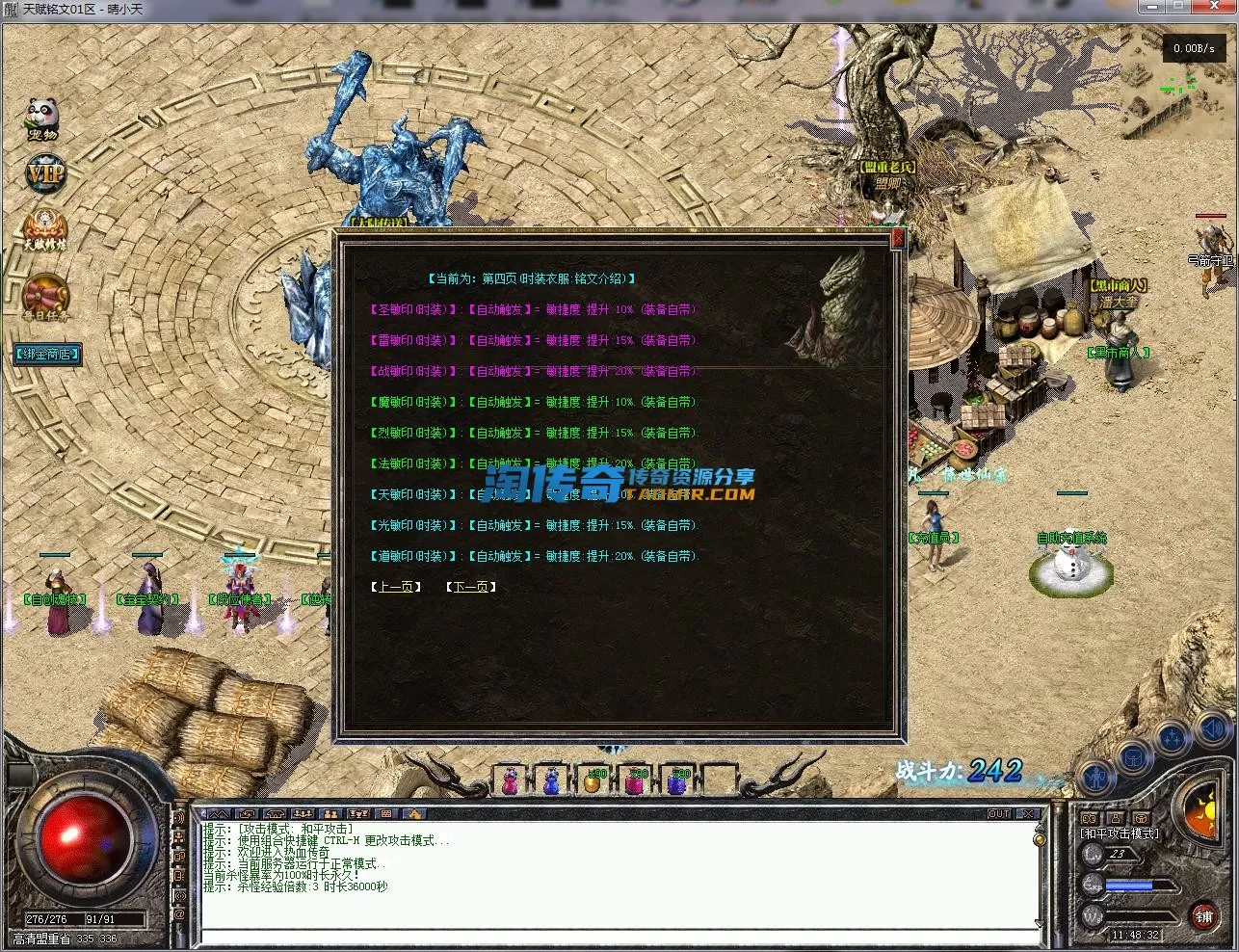Screen dimensions: 1239x952
Task: Close the chat panel with X button
Action: [1028, 814]
